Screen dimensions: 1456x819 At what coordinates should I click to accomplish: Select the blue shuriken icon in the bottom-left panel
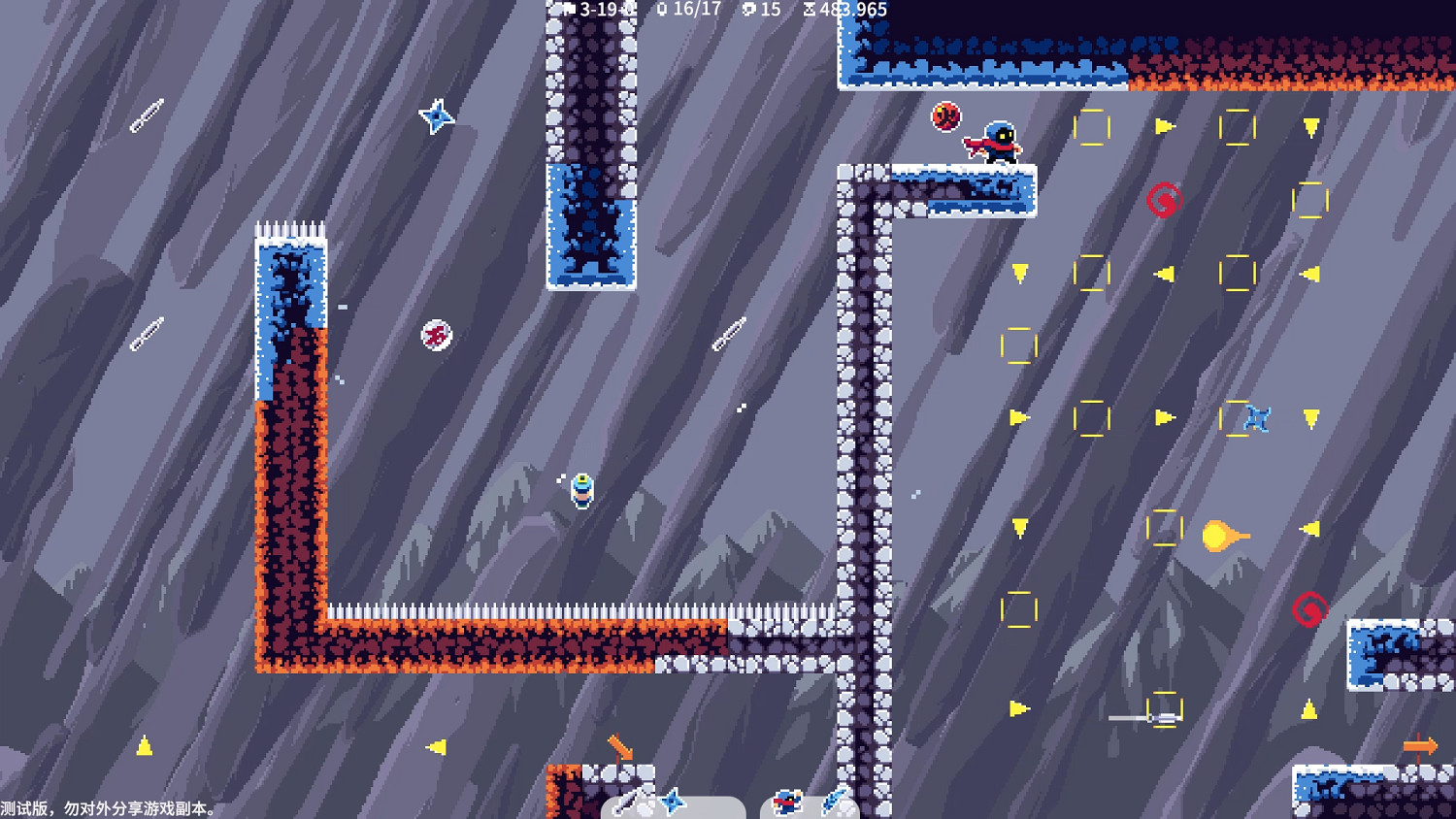click(674, 802)
